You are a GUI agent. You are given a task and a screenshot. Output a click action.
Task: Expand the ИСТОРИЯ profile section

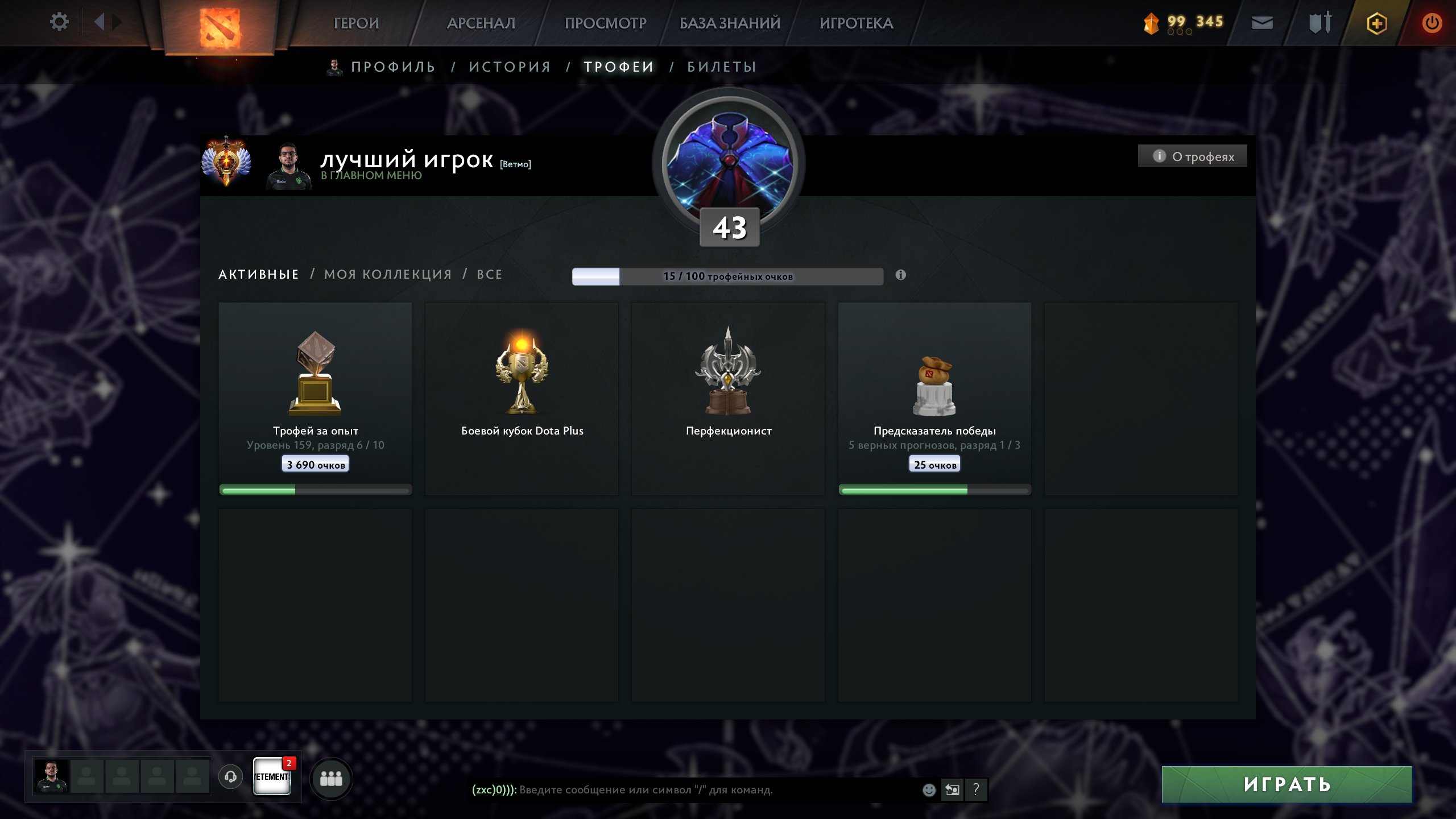(x=510, y=67)
